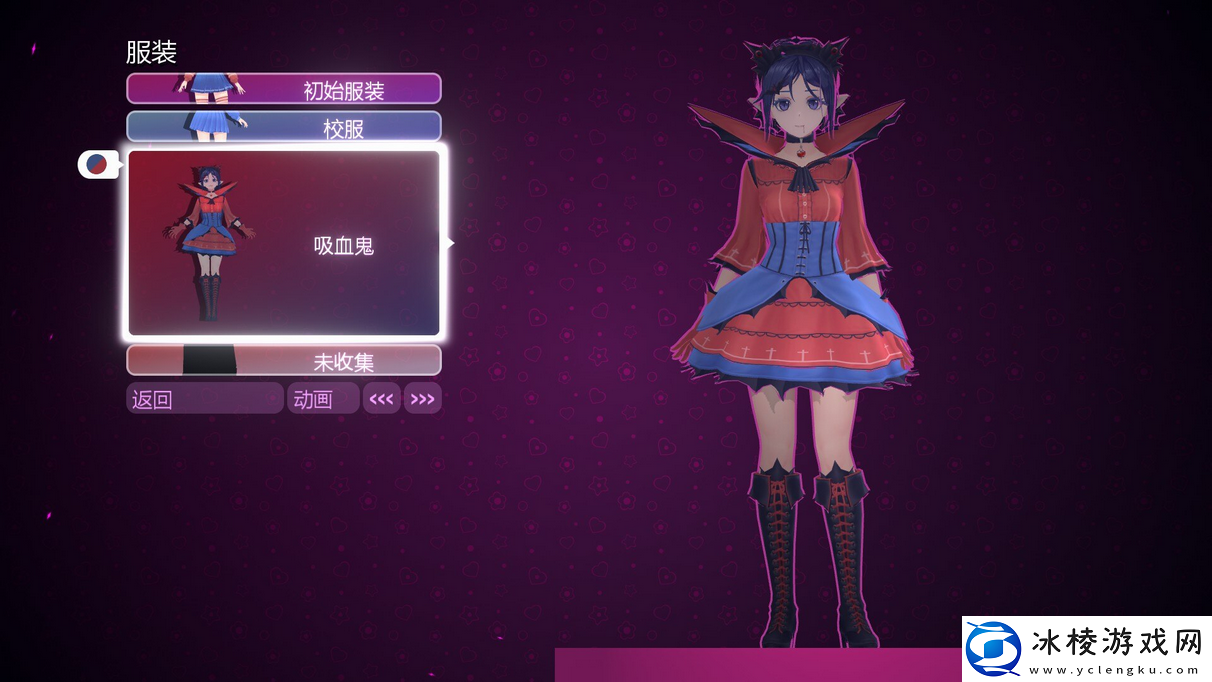This screenshot has width=1212, height=682.
Task: Go to previous page with <<< button
Action: (x=382, y=399)
